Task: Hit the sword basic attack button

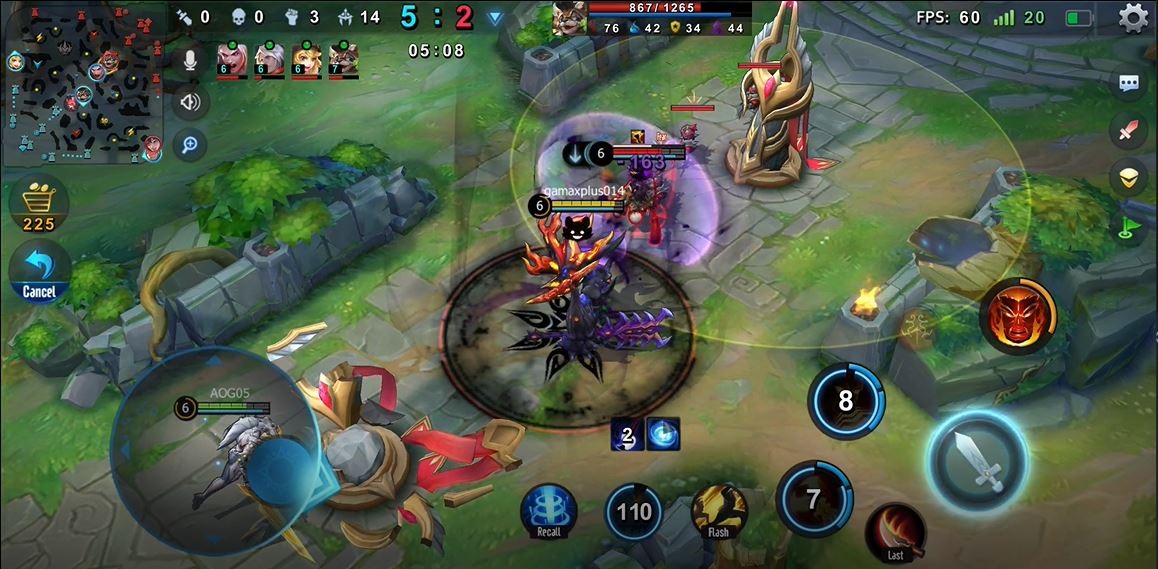Action: coord(977,461)
